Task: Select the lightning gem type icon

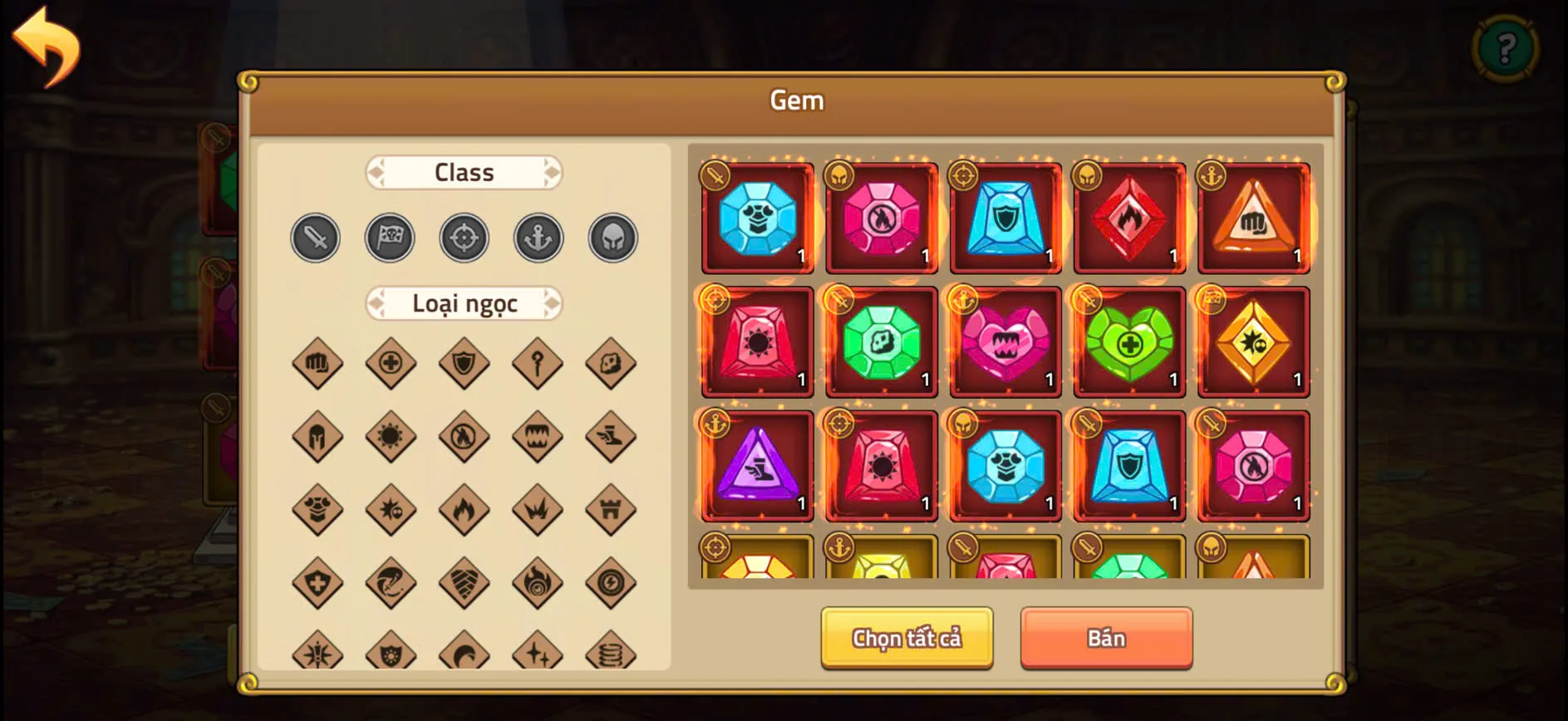Action: (x=611, y=582)
